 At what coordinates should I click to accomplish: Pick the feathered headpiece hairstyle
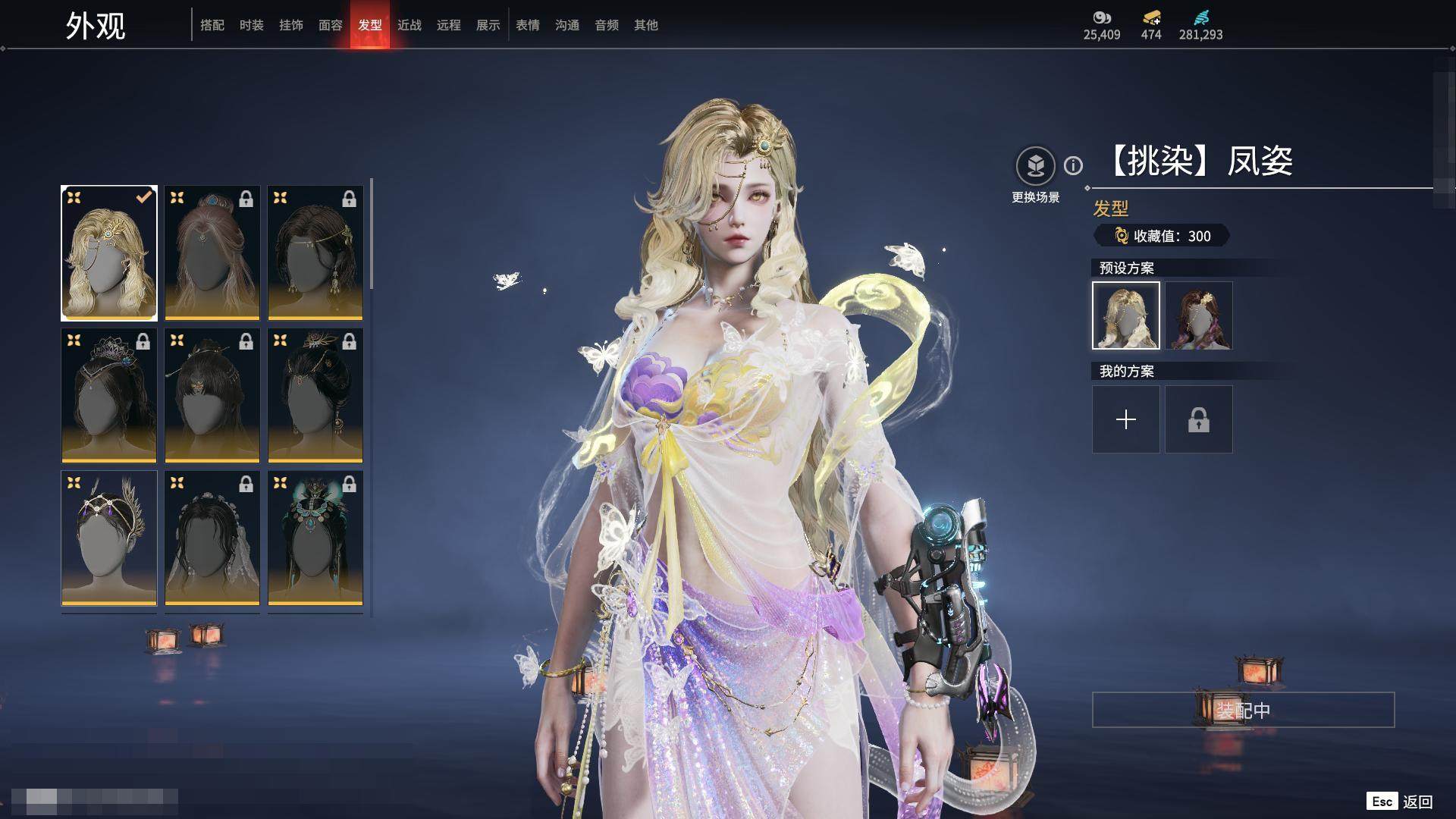click(x=109, y=538)
